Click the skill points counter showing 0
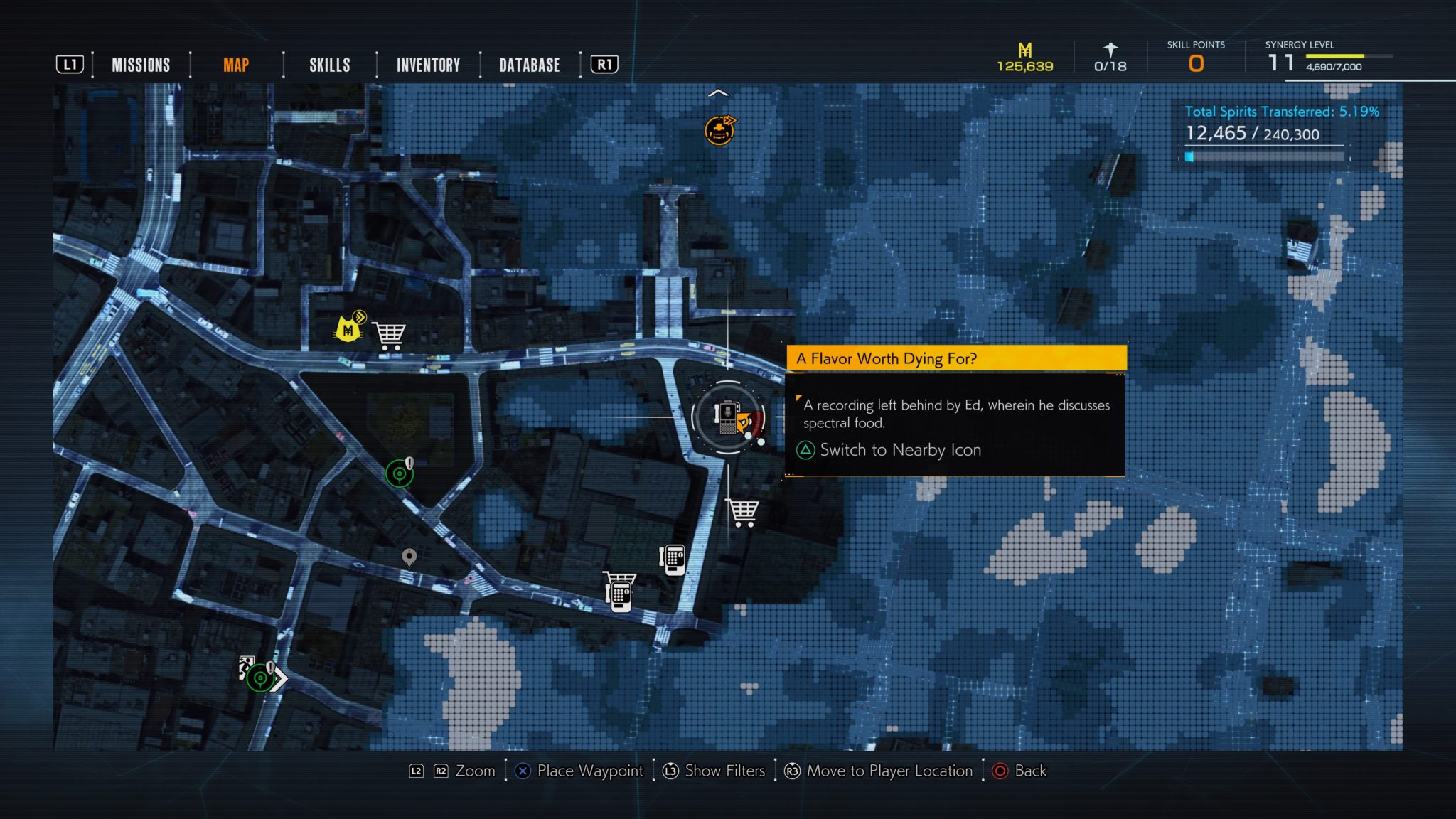Image resolution: width=1456 pixels, height=819 pixels. 1197,63
